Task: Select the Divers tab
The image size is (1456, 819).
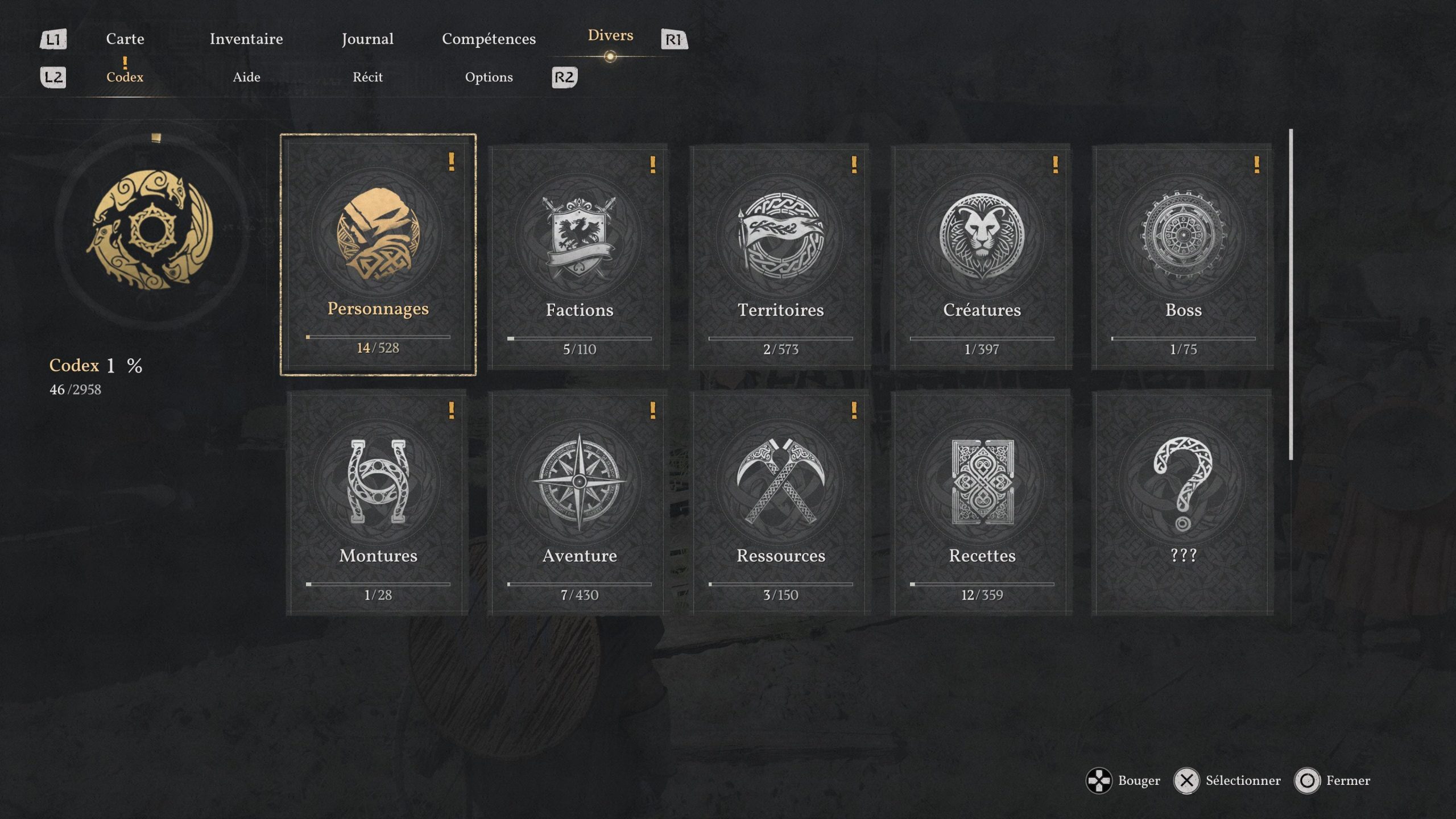Action: [610, 36]
